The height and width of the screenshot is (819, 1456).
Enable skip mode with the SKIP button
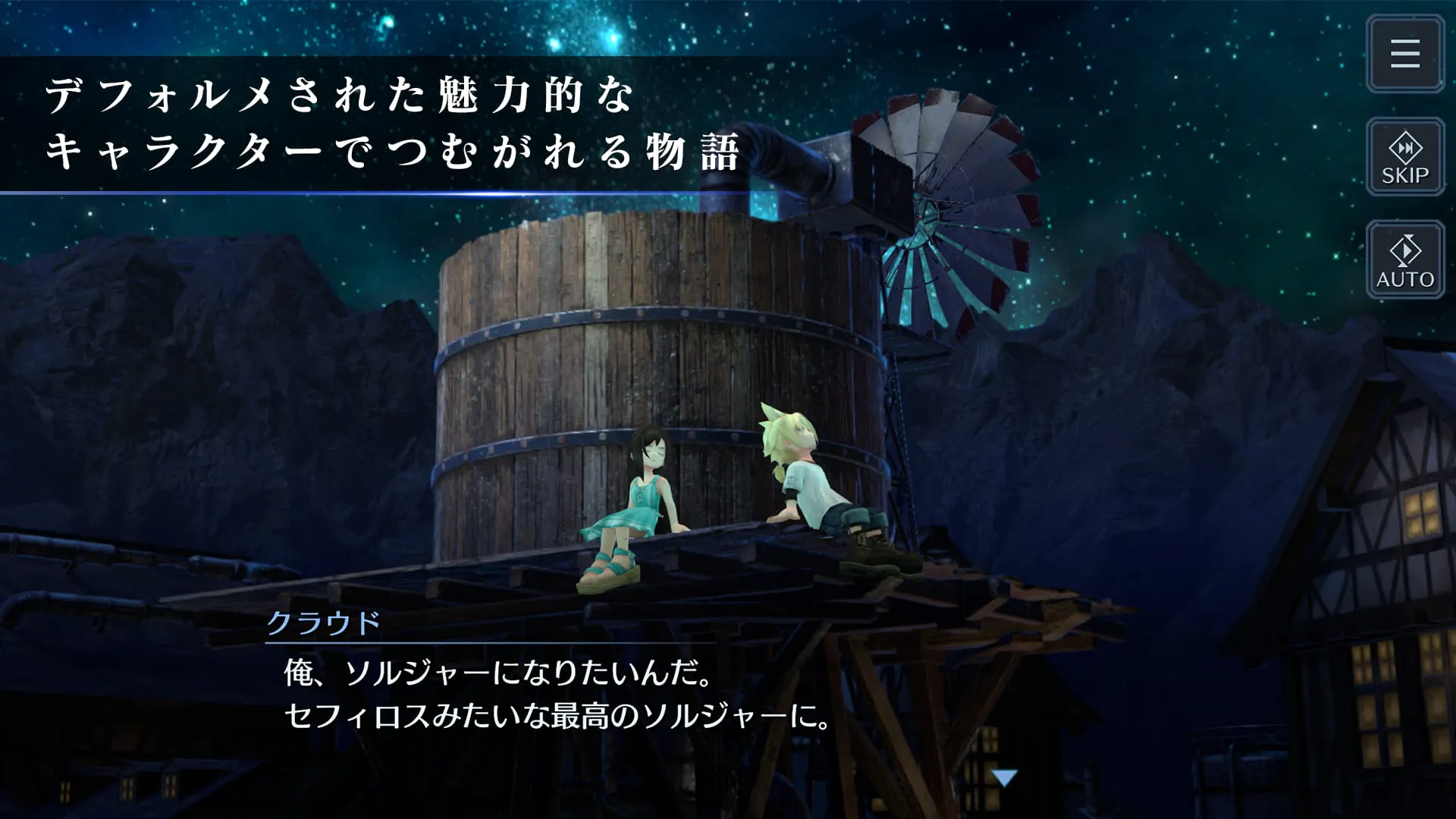click(1404, 158)
